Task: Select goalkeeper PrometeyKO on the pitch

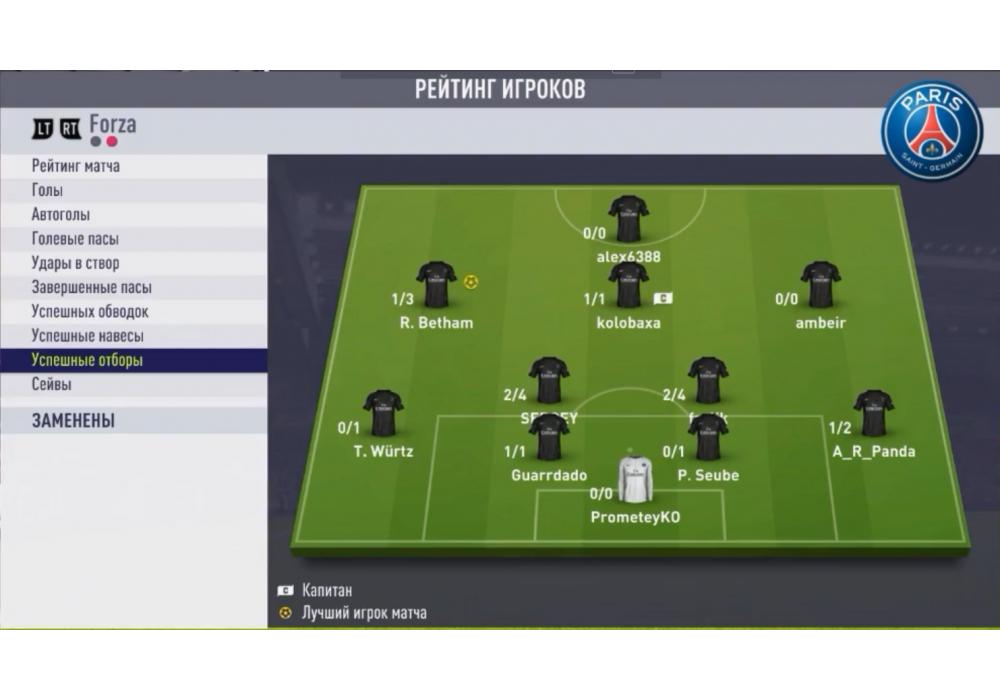Action: coord(635,480)
